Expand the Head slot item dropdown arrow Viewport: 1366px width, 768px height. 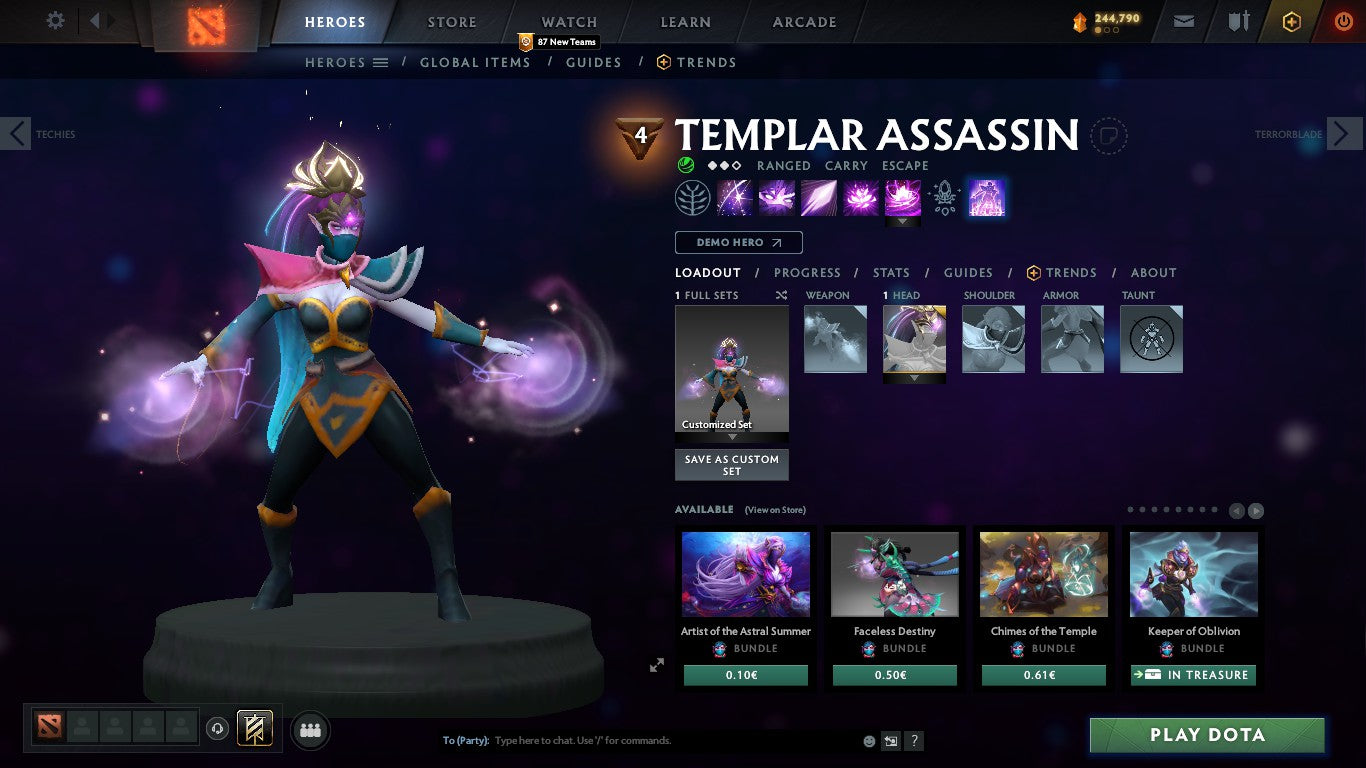tap(913, 375)
